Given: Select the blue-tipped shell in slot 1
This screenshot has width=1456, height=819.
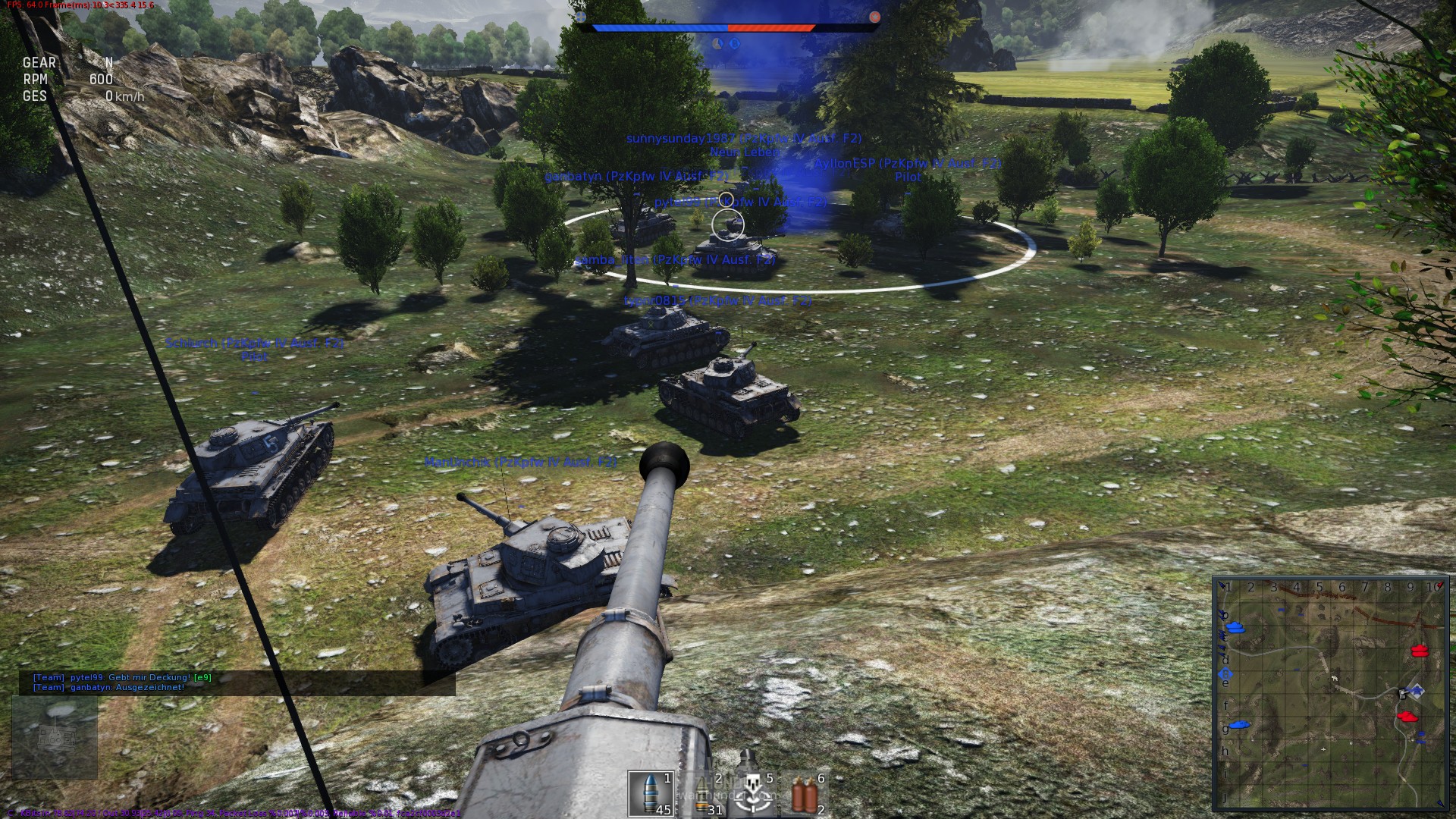Looking at the screenshot, I should [651, 793].
